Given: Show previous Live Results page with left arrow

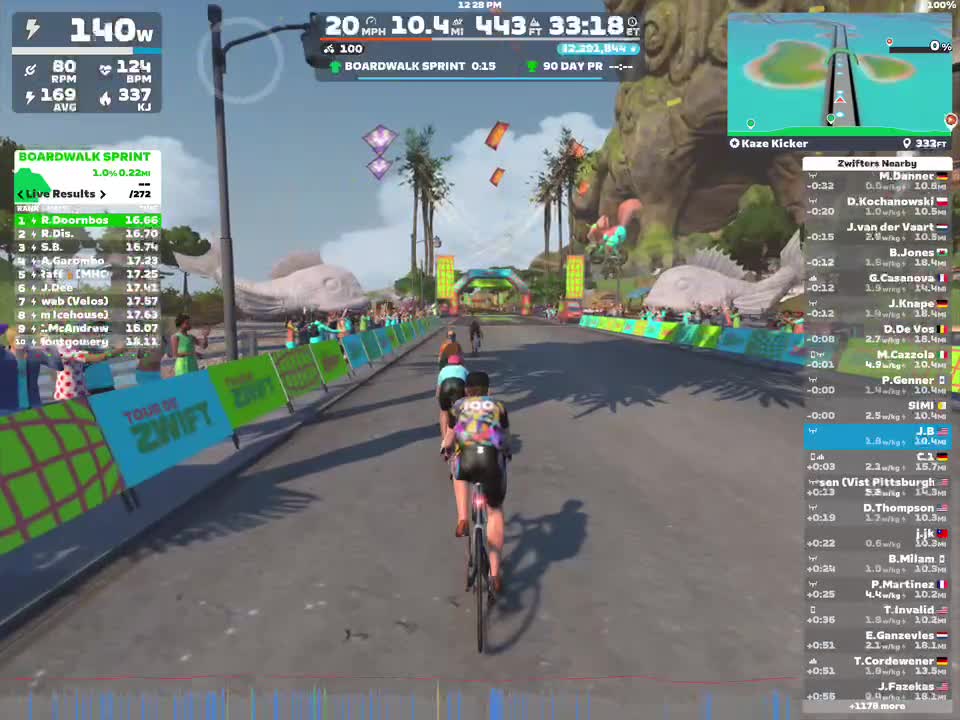Looking at the screenshot, I should pos(21,194).
